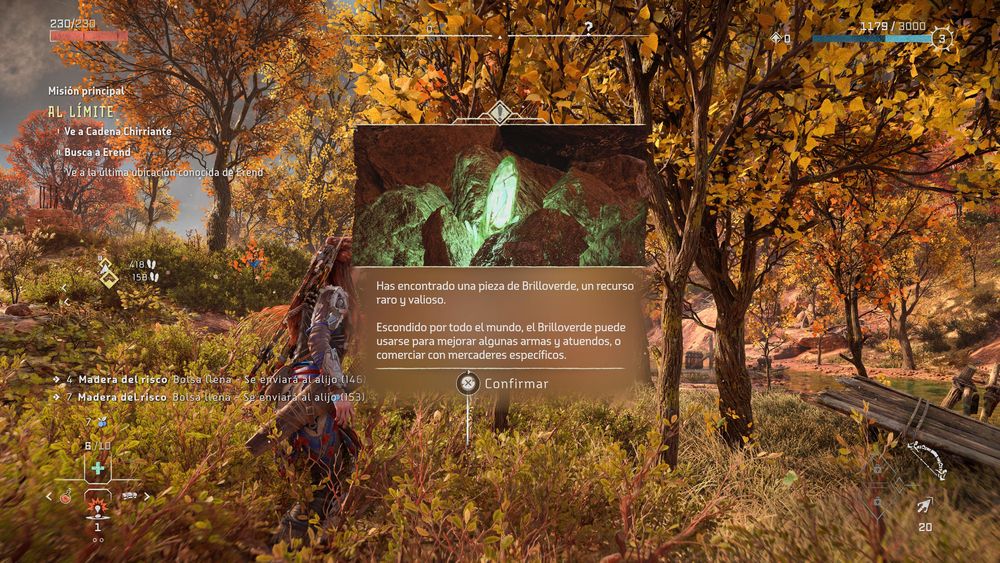Confirm the Brilloverde tutorial popup
Screen dimensions: 1000x563
click(x=503, y=384)
